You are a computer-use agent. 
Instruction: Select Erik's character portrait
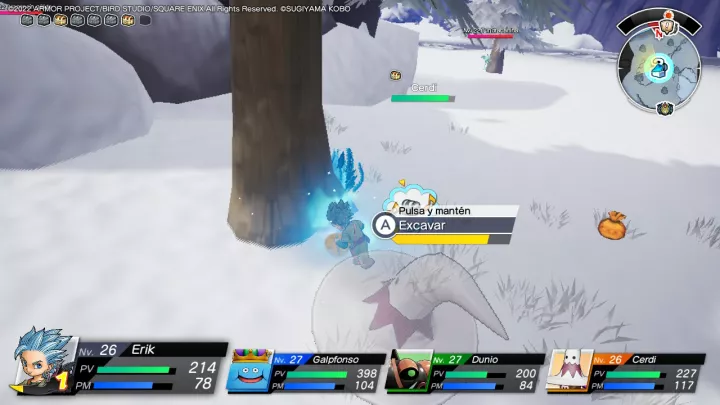pos(42,363)
